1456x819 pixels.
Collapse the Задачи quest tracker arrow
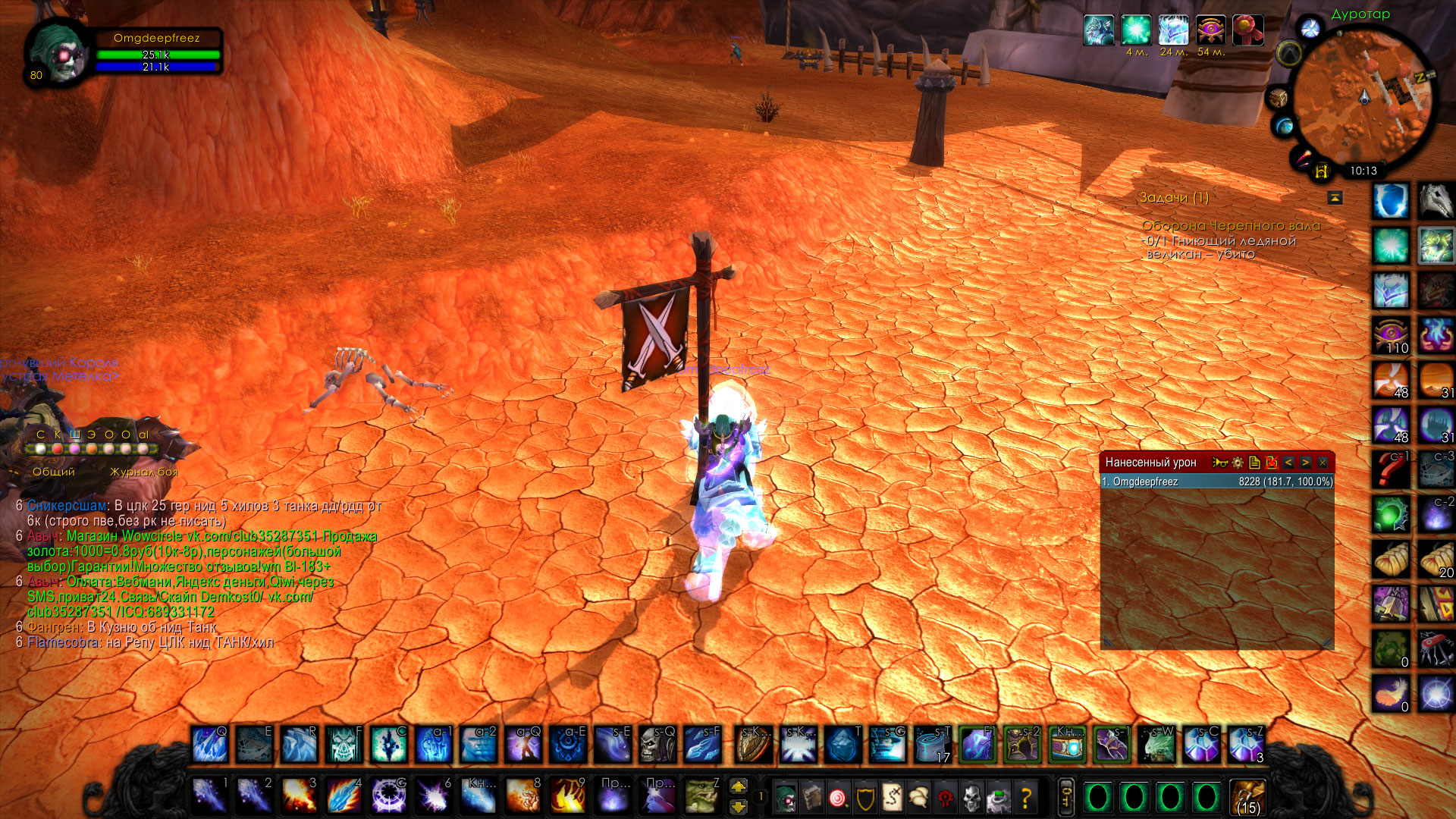[x=1335, y=198]
